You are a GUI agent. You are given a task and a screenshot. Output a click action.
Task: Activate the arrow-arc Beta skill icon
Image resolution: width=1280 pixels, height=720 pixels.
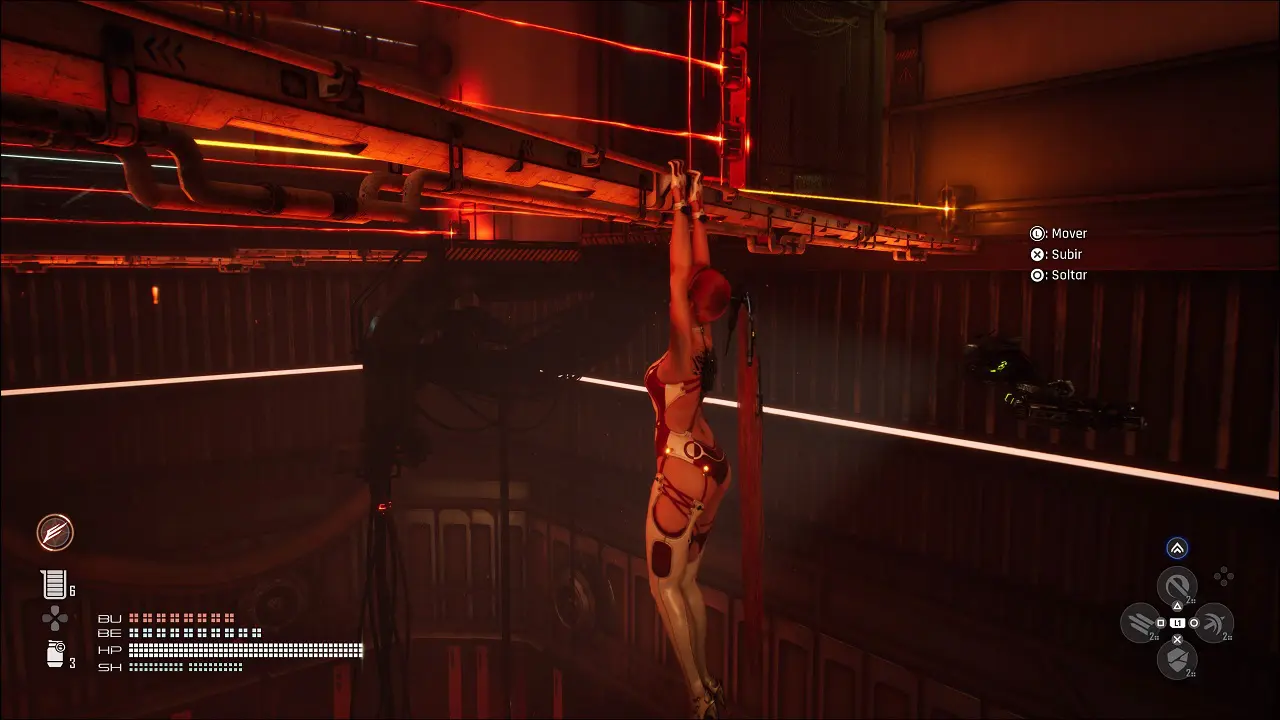click(x=1213, y=623)
